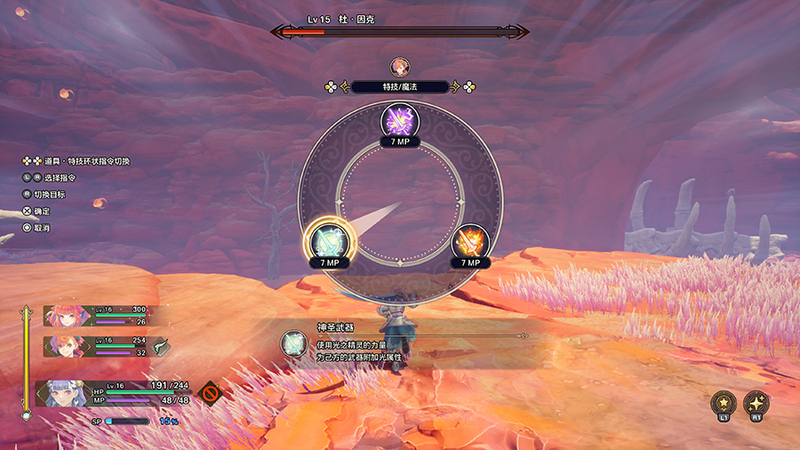The height and width of the screenshot is (450, 800).
Task: Click the 特技/魔法 ring menu header
Action: 400,87
